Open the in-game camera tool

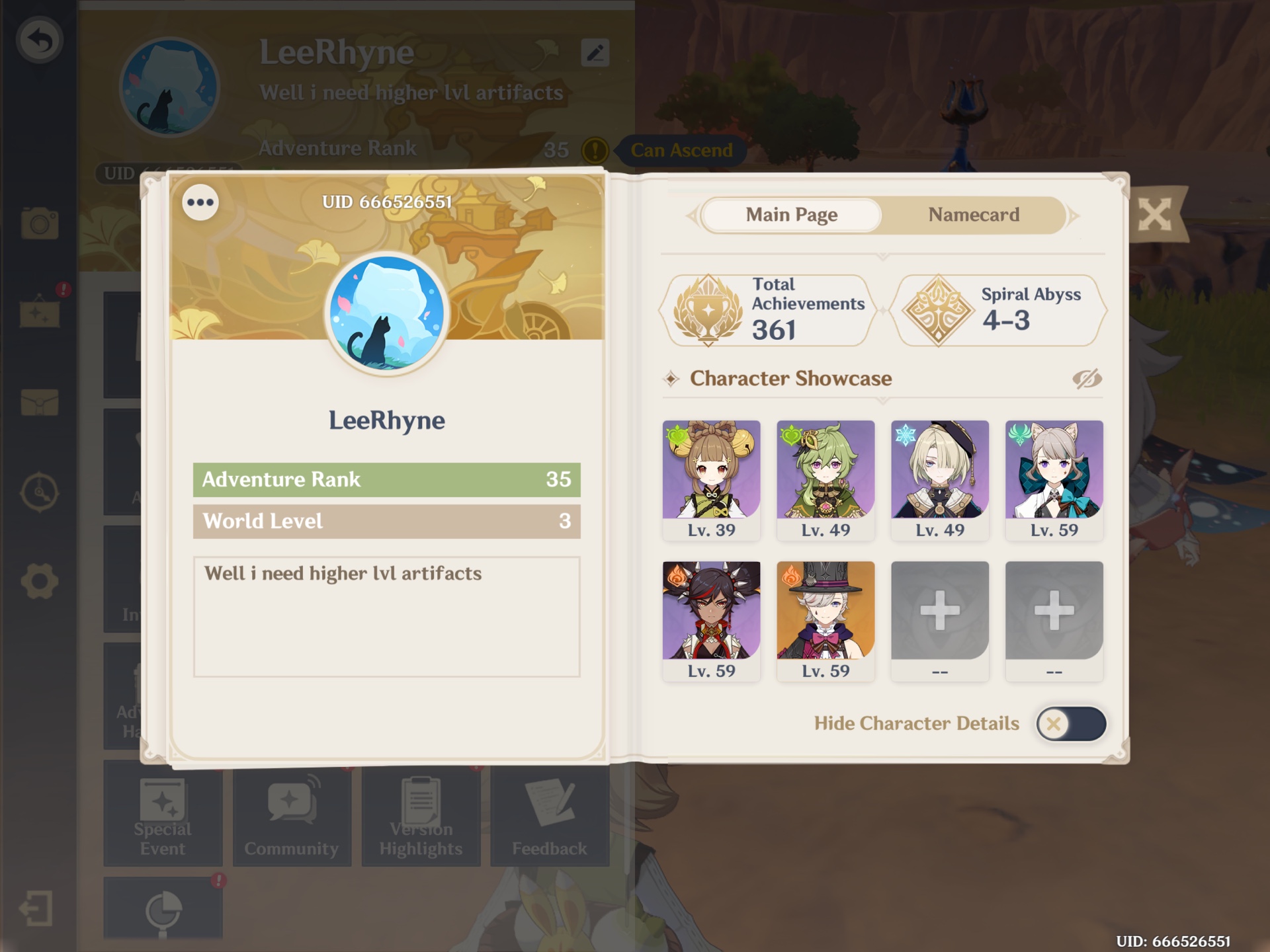pos(41,225)
